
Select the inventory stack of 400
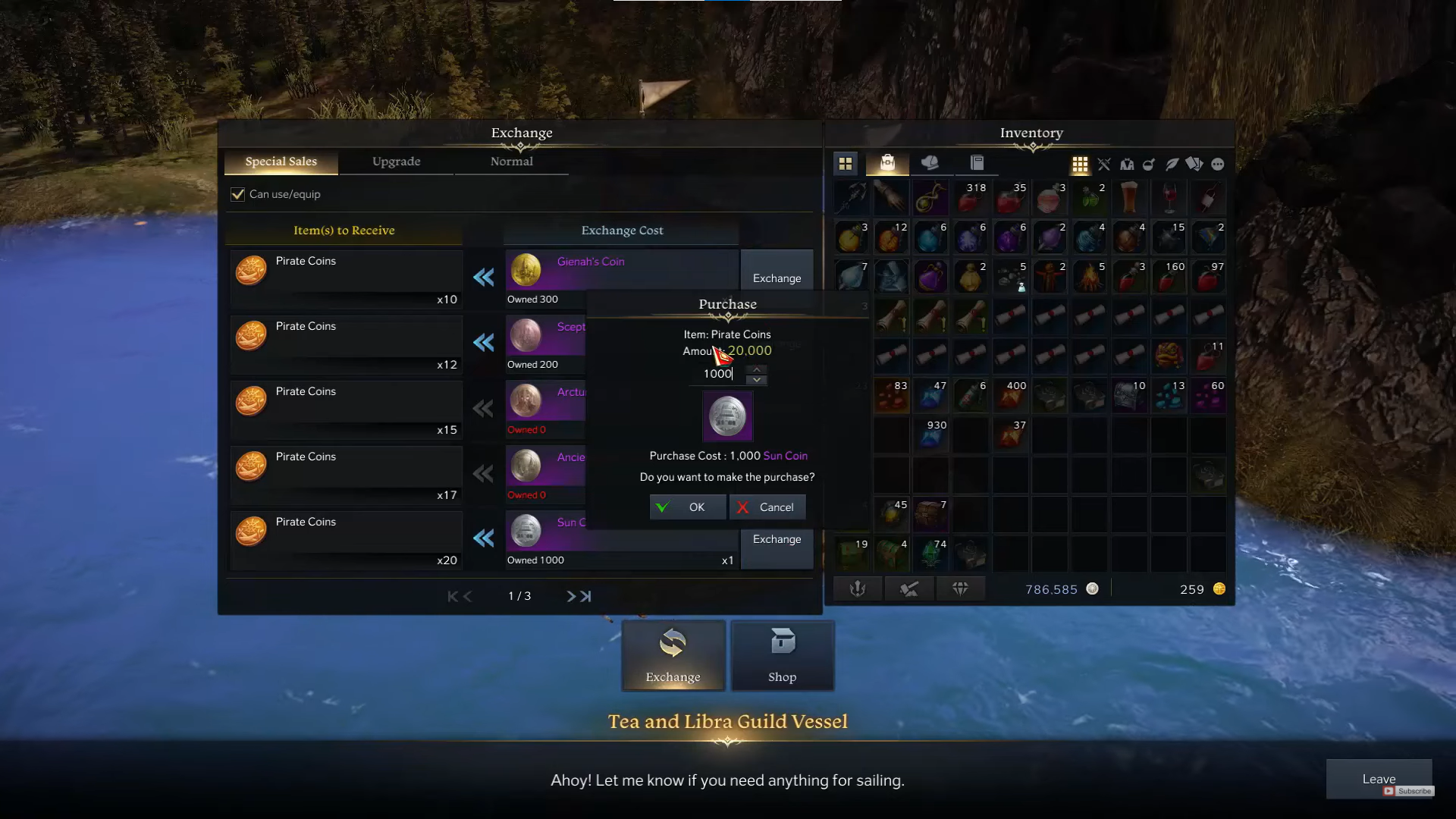click(x=1010, y=396)
